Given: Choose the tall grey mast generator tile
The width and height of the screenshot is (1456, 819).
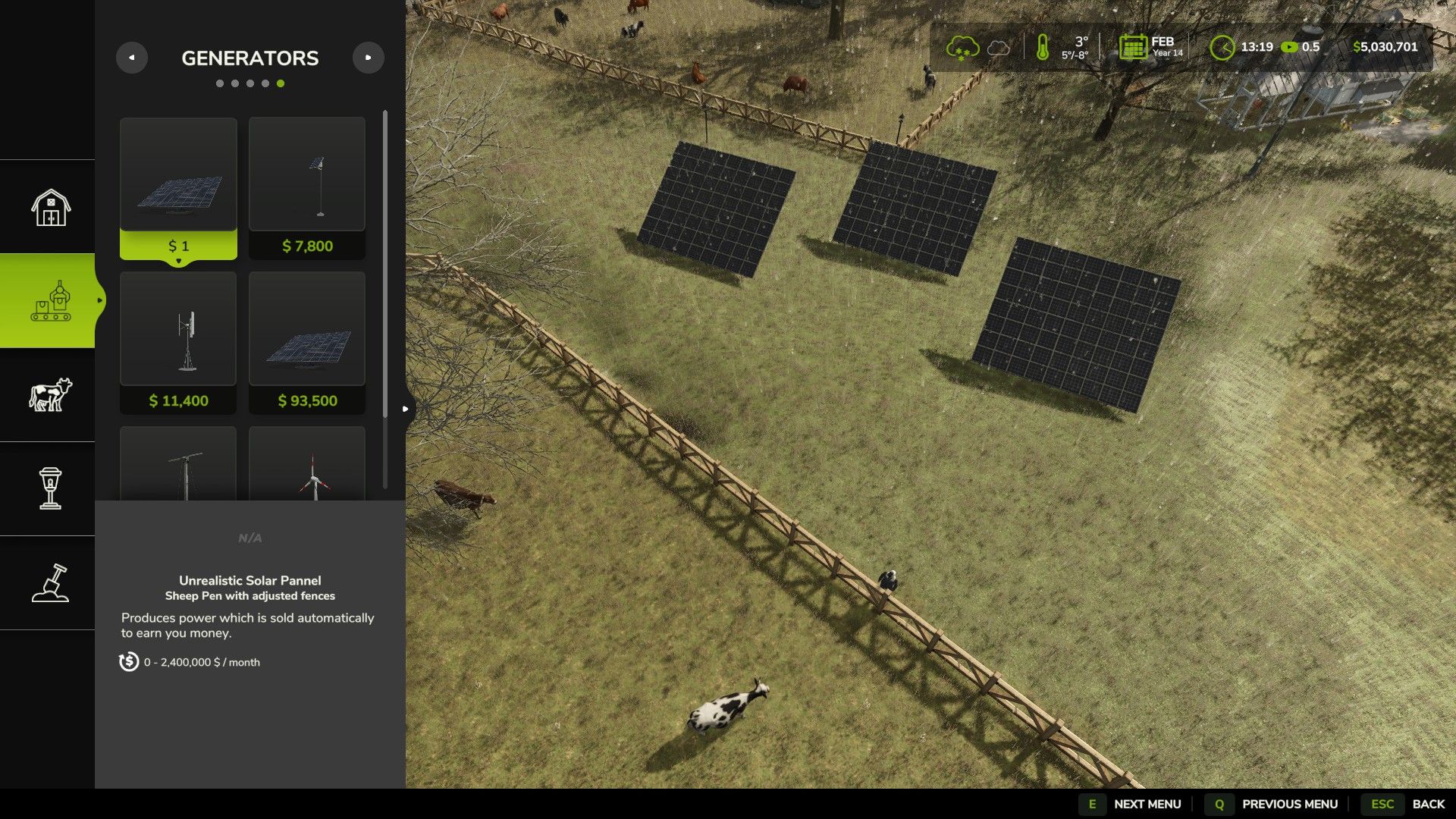Looking at the screenshot, I should 178,464.
